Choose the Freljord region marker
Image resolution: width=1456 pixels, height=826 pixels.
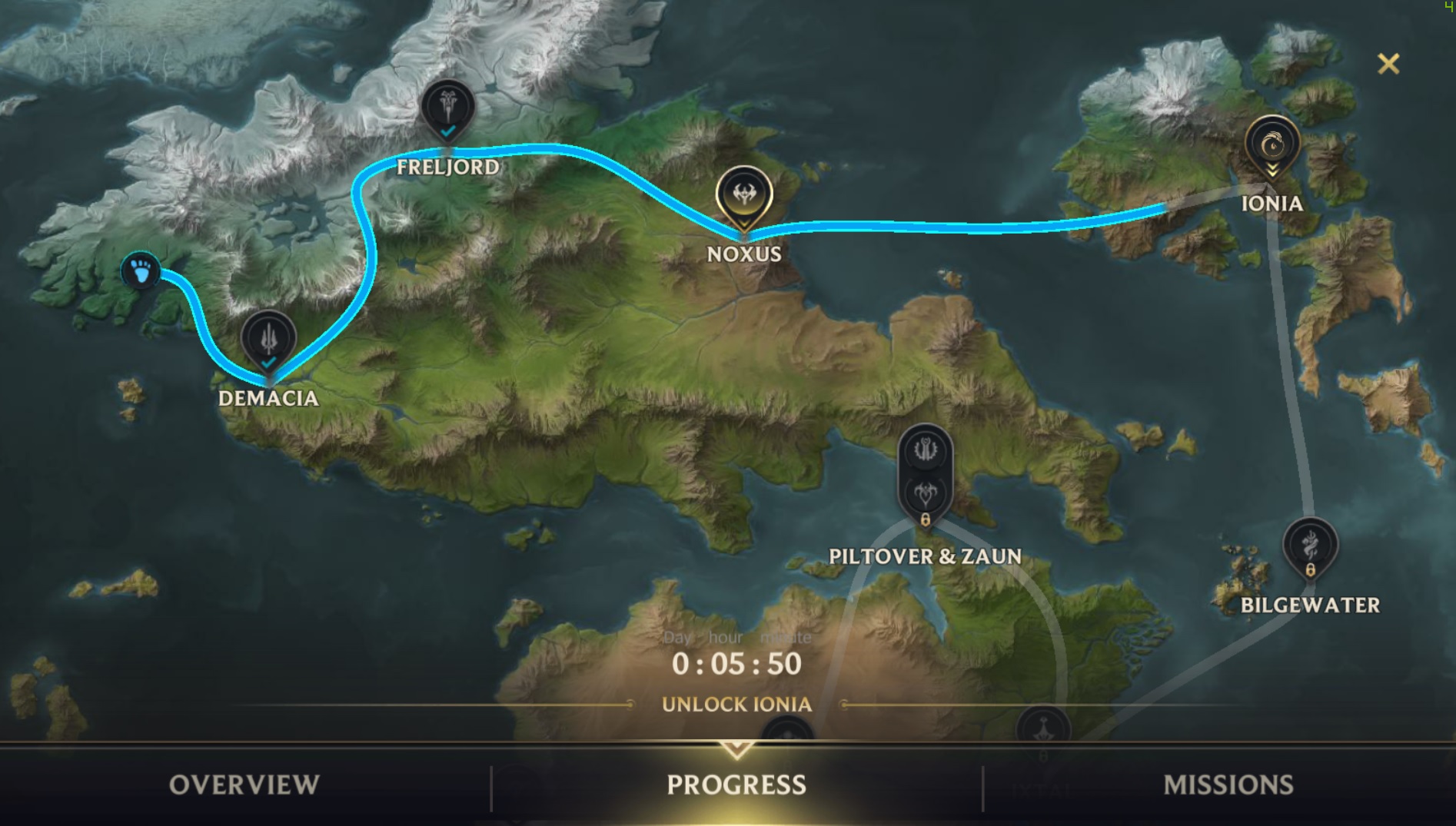pyautogui.click(x=448, y=109)
